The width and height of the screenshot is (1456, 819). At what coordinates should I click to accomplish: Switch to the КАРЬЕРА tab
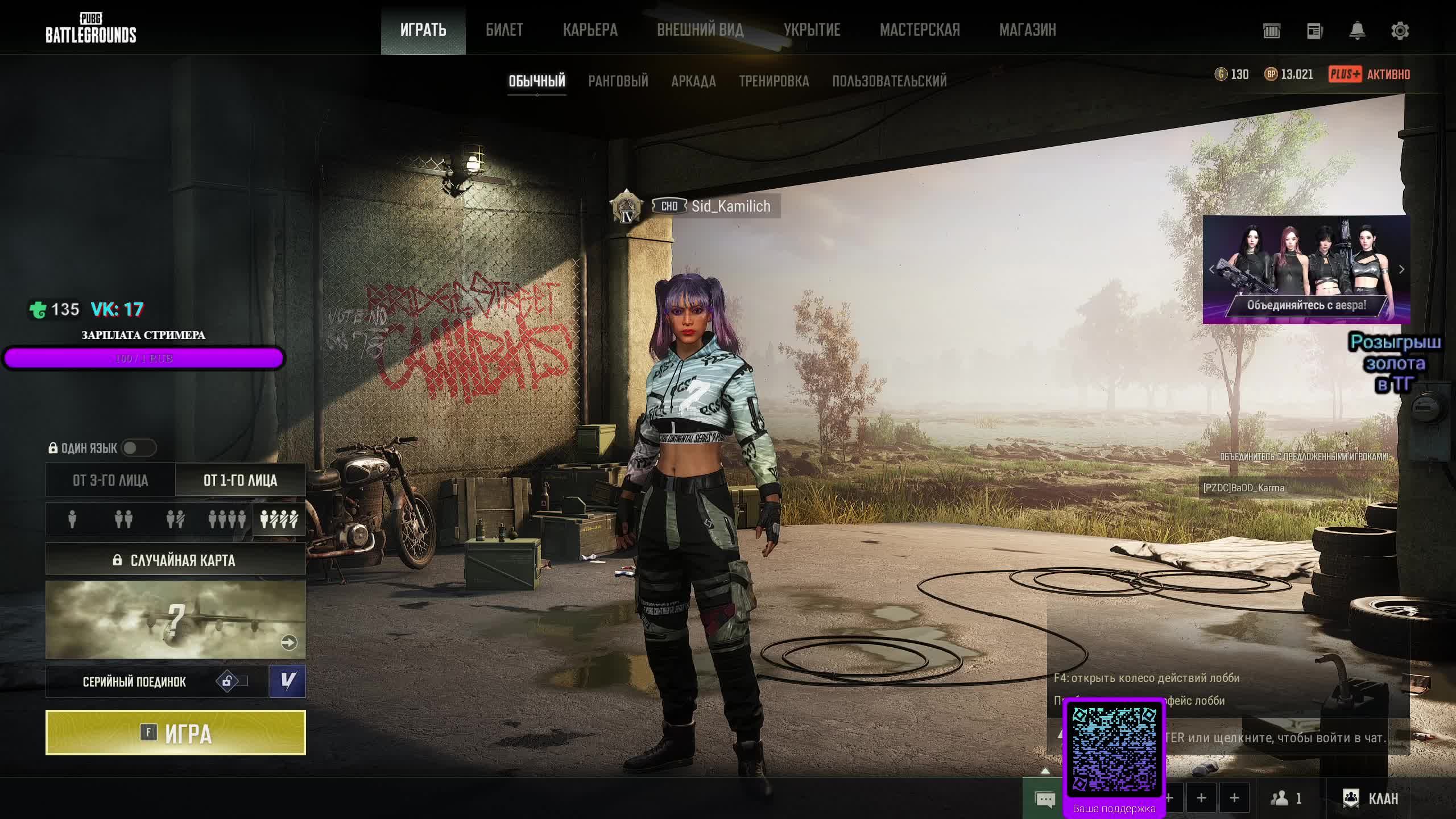[590, 30]
